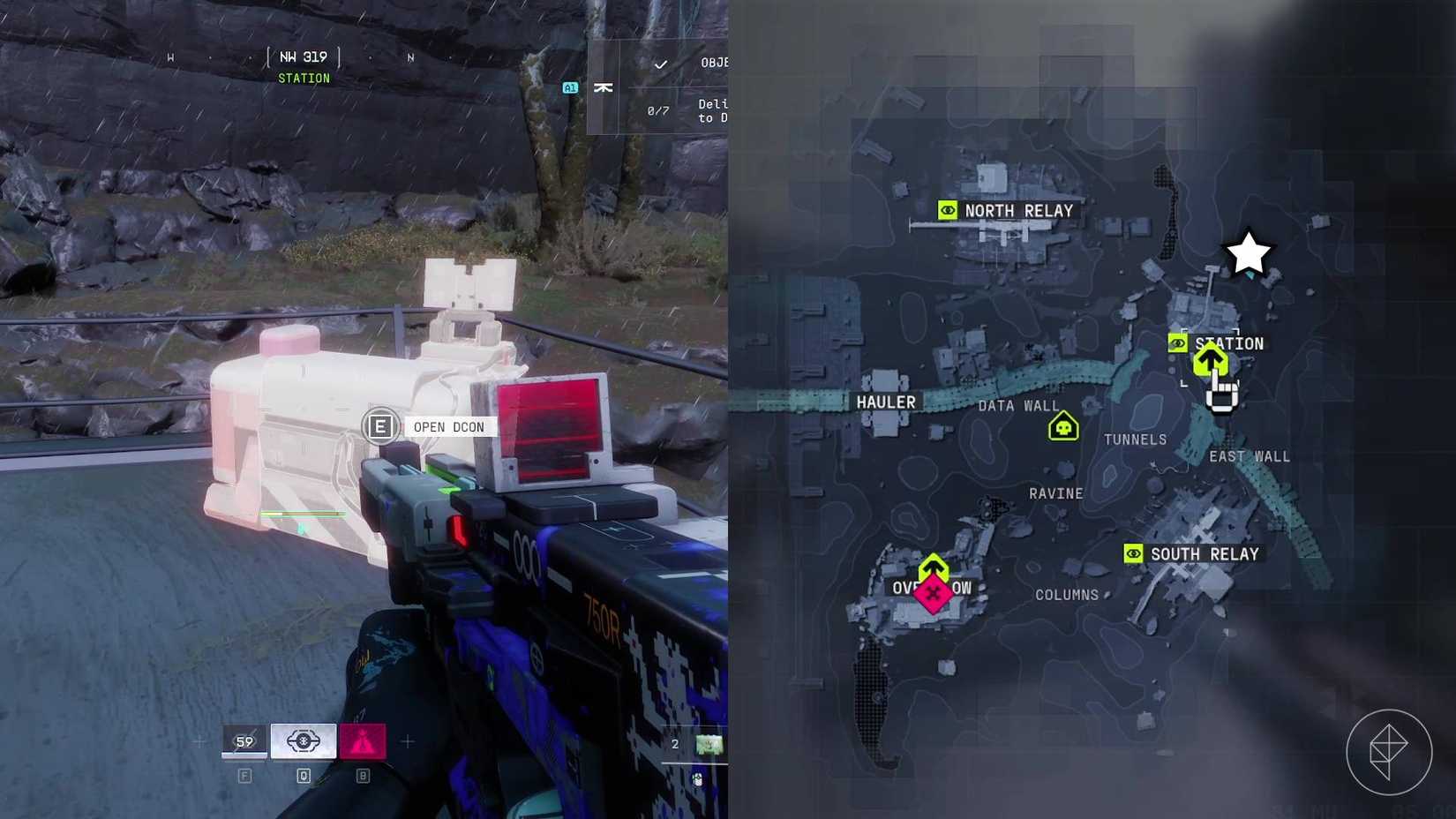Collapse the objectives panel with the chevron icon
The height and width of the screenshot is (819, 1456).
pyautogui.click(x=604, y=87)
